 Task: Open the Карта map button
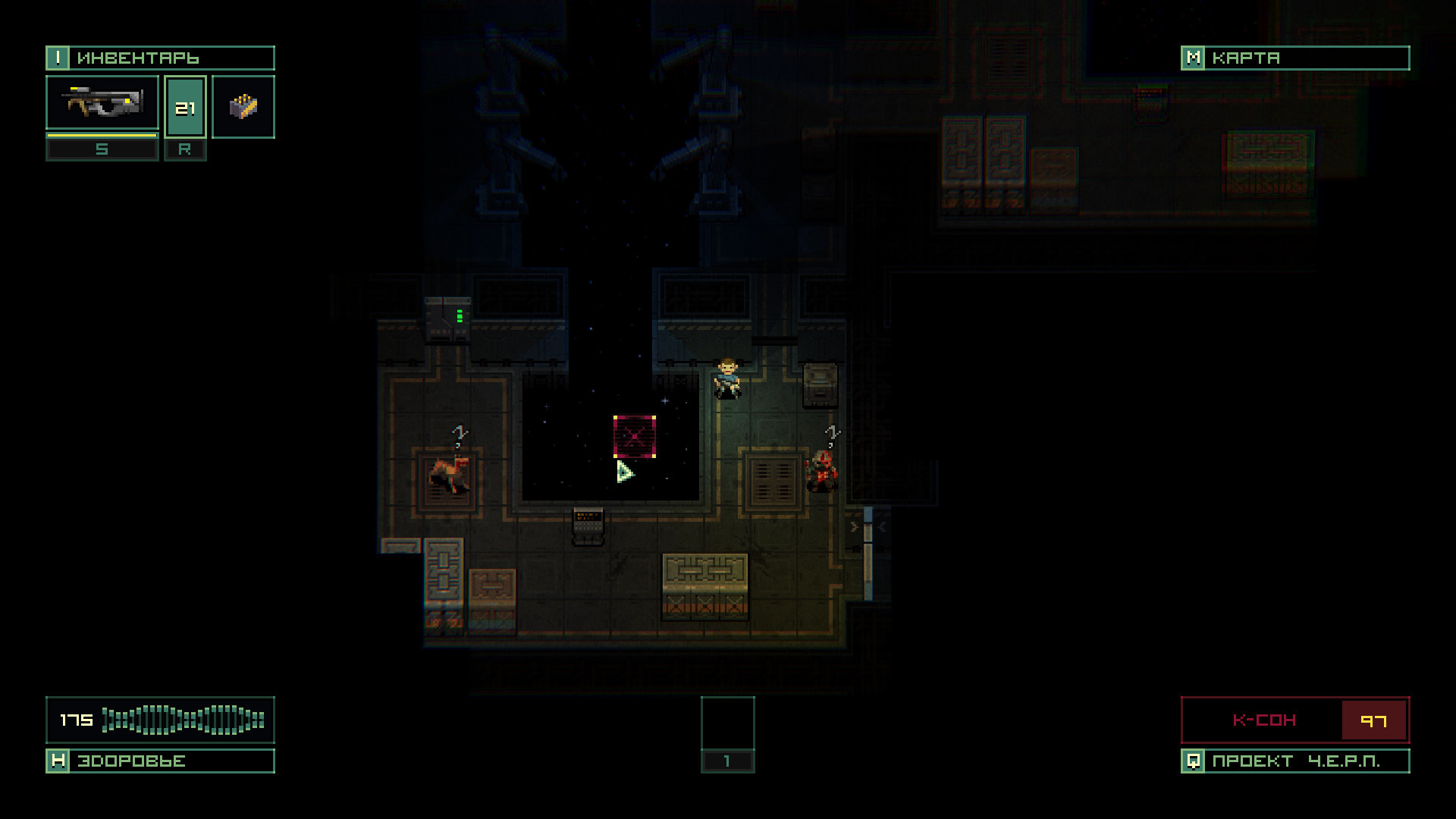click(1294, 58)
